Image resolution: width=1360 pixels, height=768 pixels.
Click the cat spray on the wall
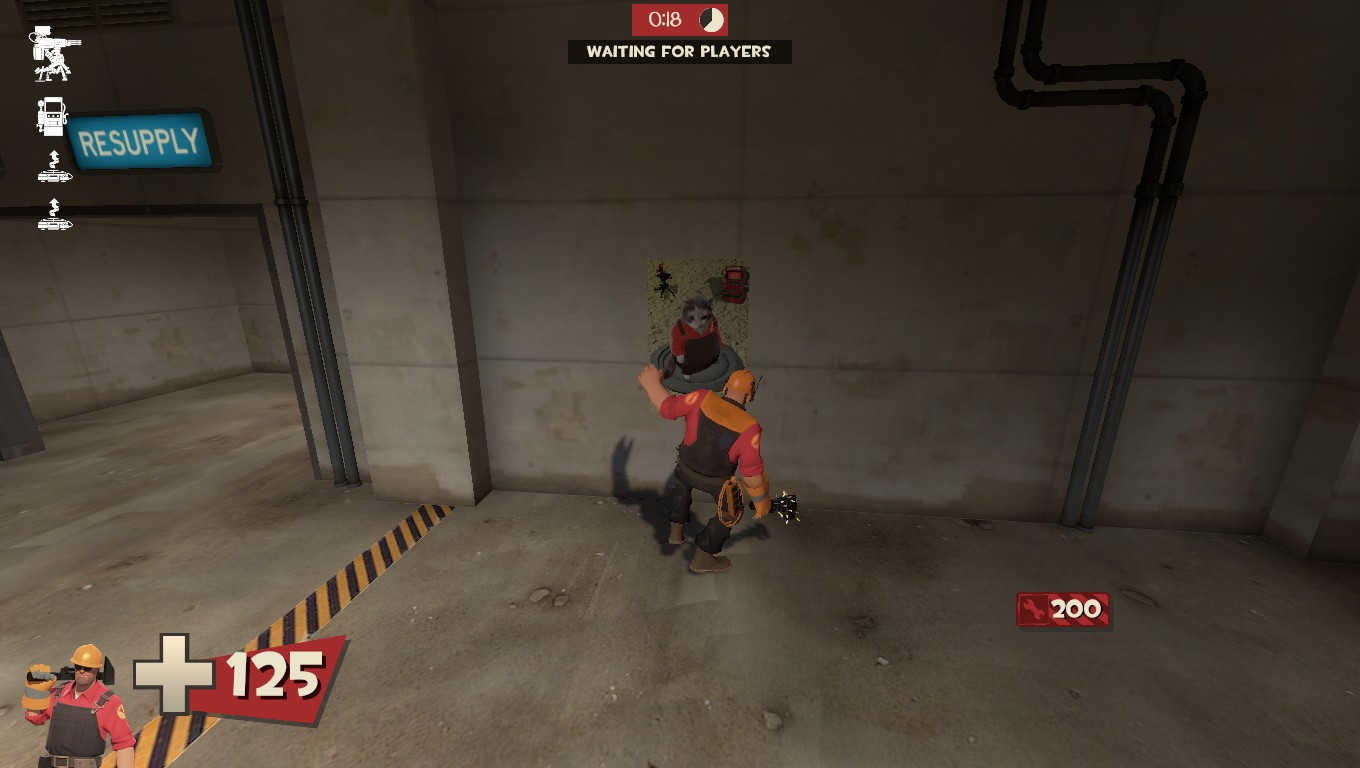[695, 310]
